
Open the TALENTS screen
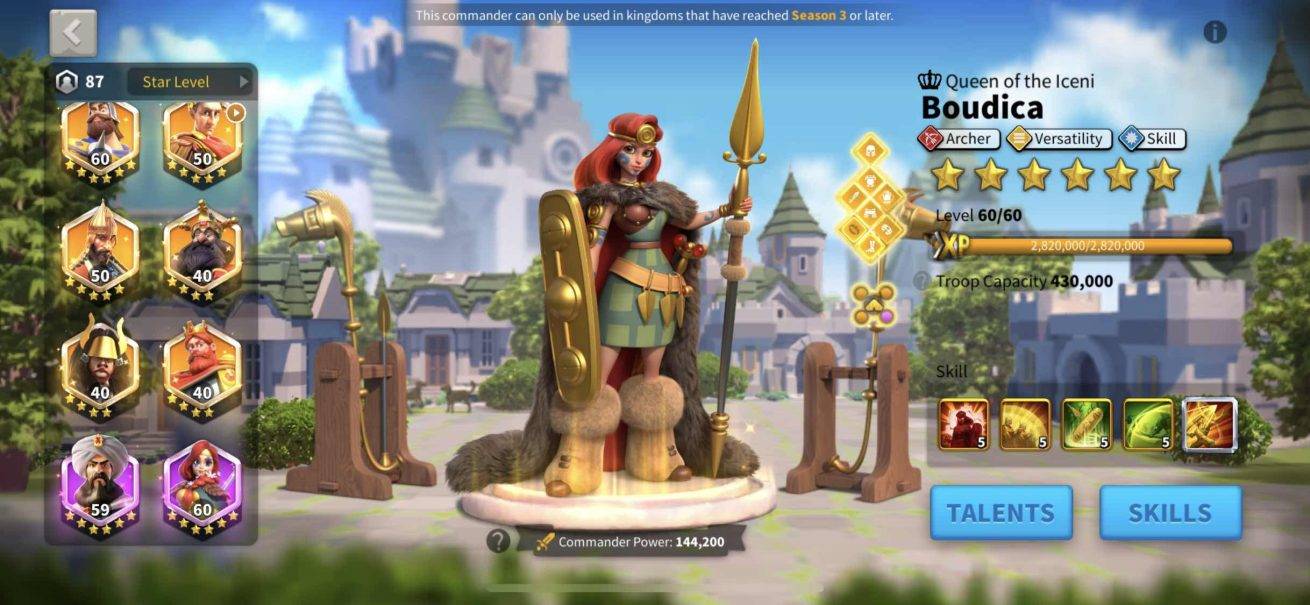pyautogui.click(x=1000, y=513)
